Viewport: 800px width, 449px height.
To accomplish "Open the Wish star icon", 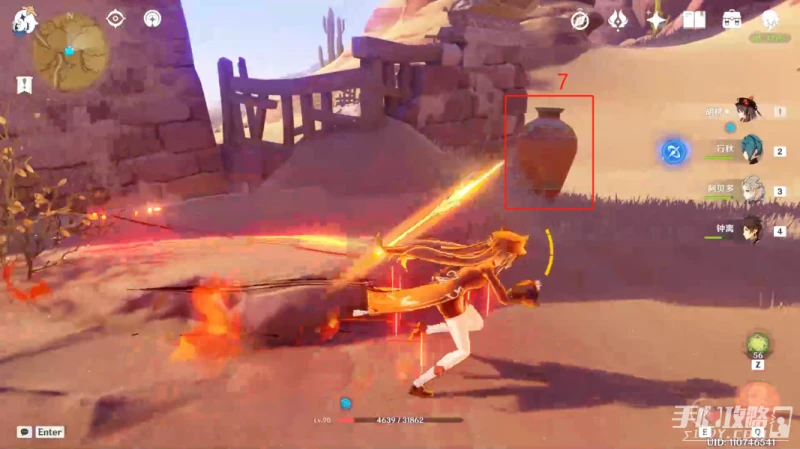I will pyautogui.click(x=656, y=20).
